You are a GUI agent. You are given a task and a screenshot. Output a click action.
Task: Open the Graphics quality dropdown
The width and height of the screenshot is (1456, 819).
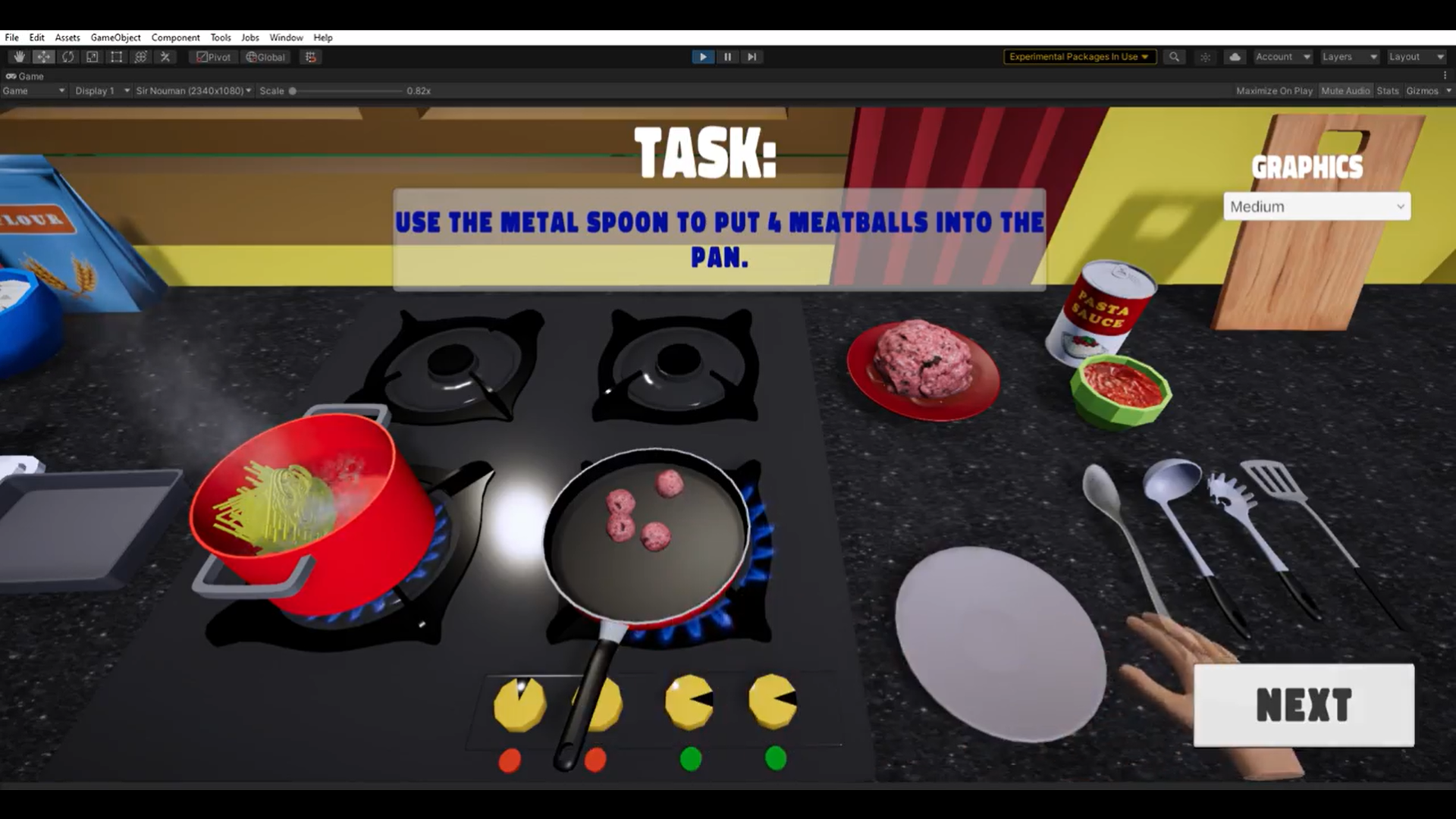(1316, 206)
